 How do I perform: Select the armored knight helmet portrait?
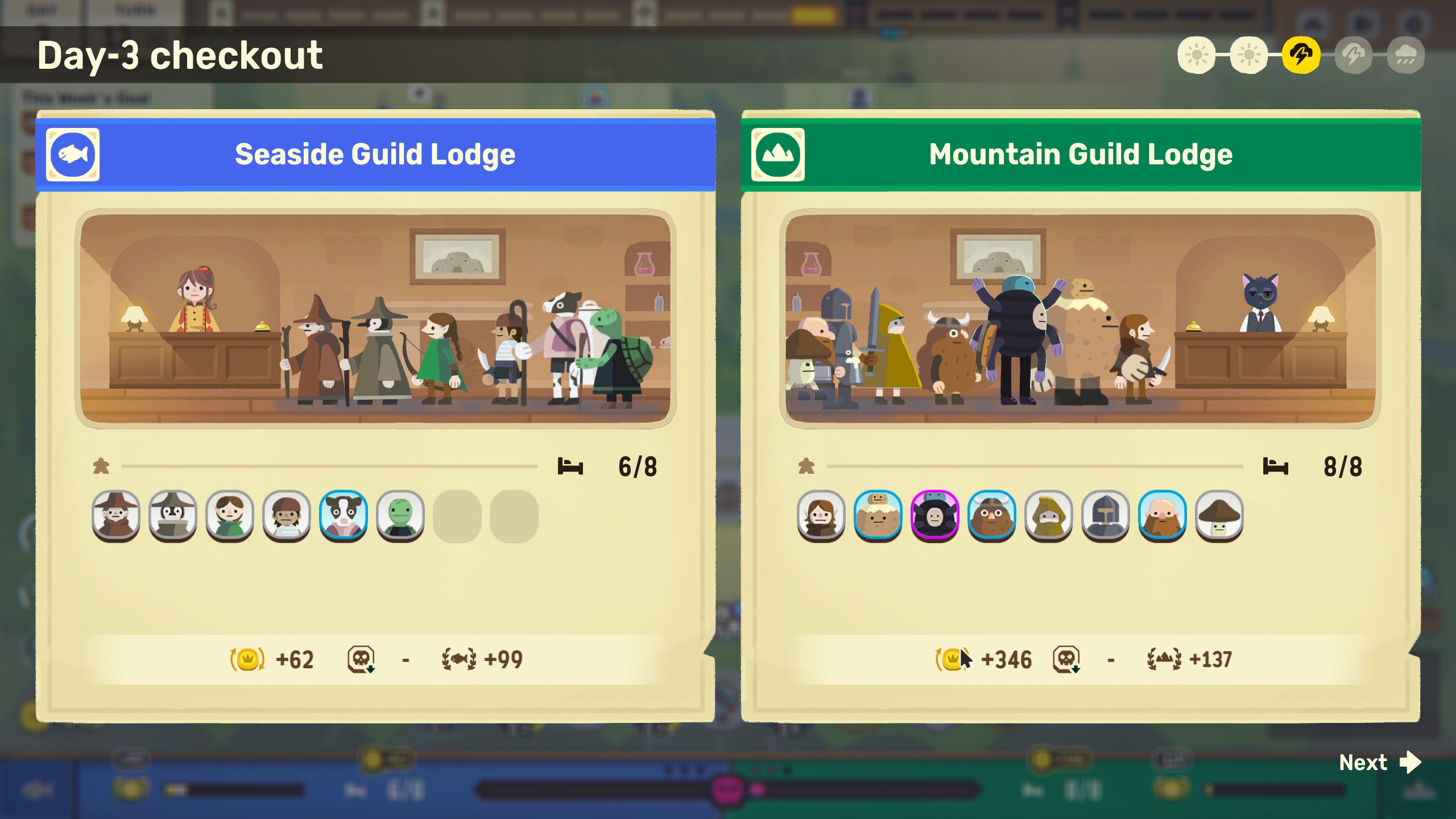1106,515
